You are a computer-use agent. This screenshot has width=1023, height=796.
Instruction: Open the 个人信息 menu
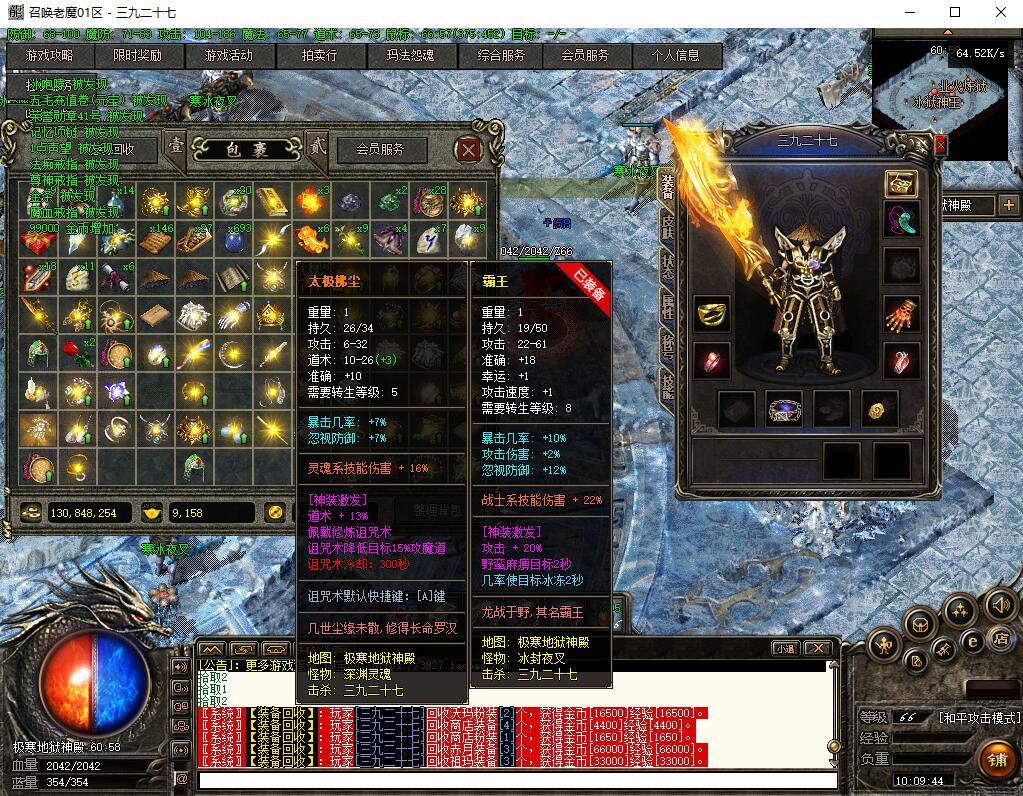pyautogui.click(x=676, y=56)
